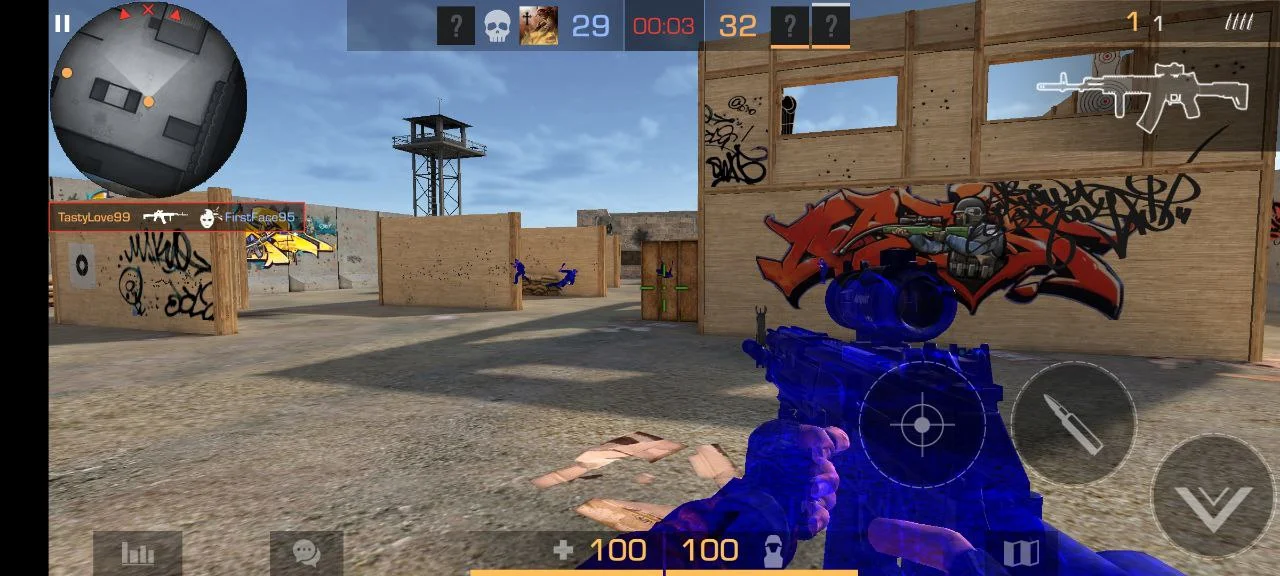Pause the match with the pause icon
This screenshot has height=576, width=1280.
[62, 24]
